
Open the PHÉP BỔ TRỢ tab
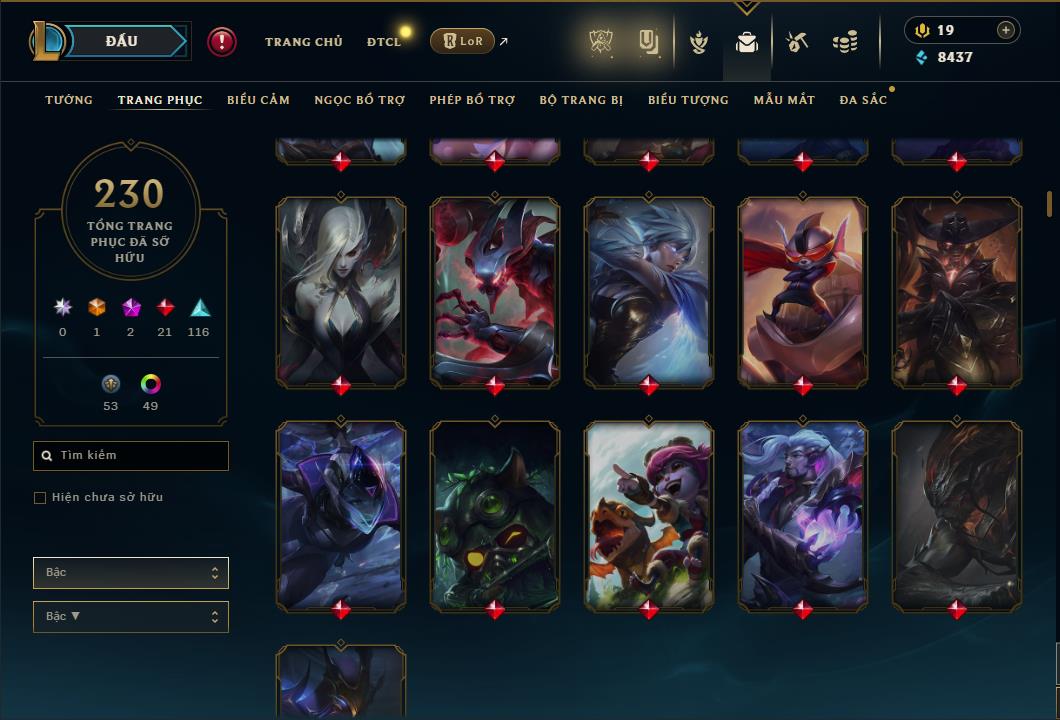pyautogui.click(x=472, y=100)
